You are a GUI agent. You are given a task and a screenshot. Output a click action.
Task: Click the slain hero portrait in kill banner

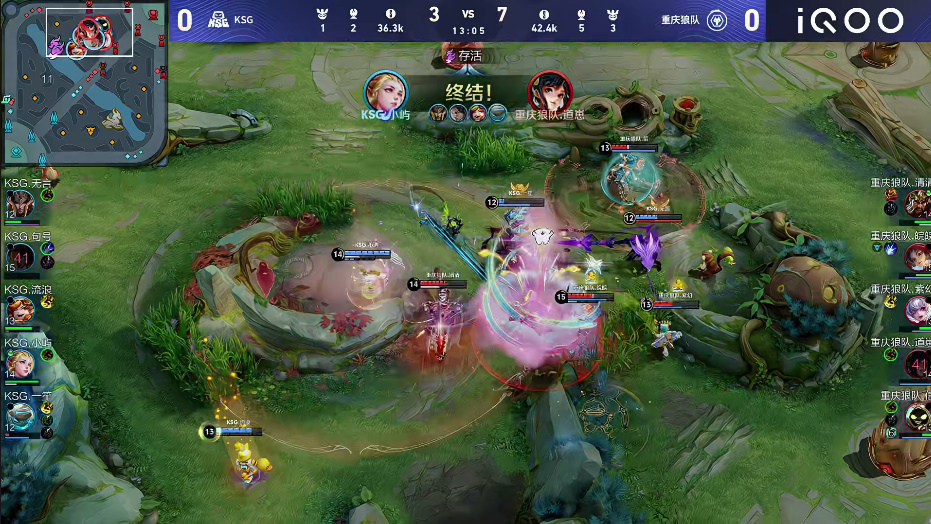pyautogui.click(x=549, y=92)
